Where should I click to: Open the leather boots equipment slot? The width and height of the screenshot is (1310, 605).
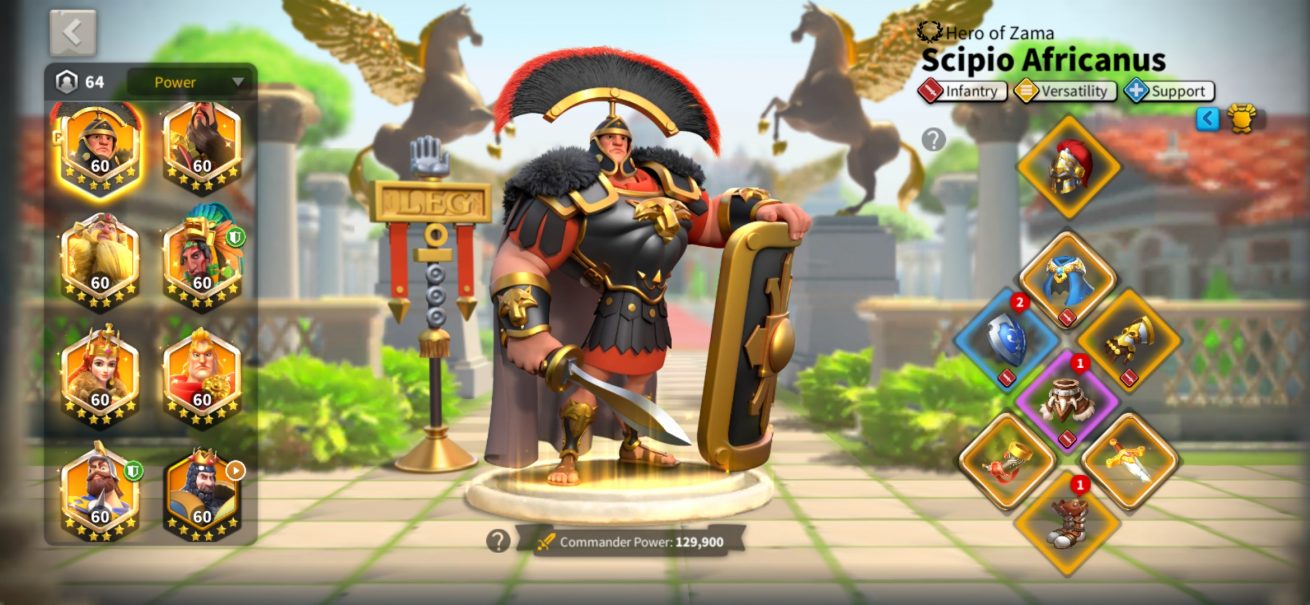pyautogui.click(x=1067, y=523)
